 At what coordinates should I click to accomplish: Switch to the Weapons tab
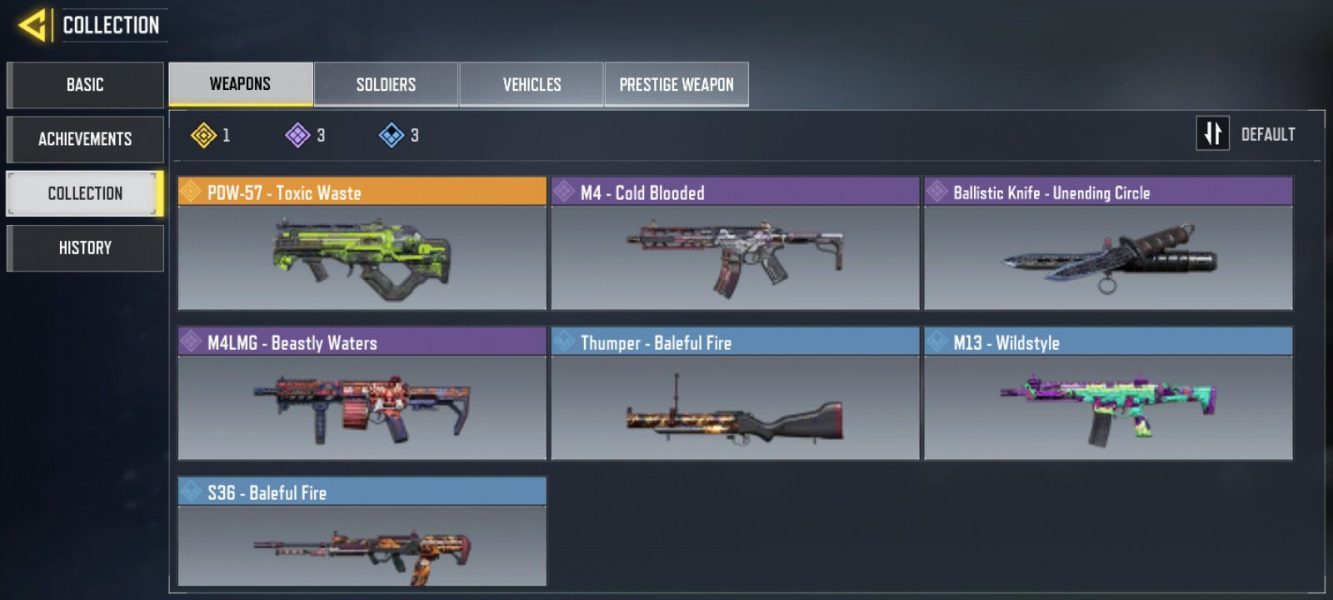pyautogui.click(x=240, y=84)
